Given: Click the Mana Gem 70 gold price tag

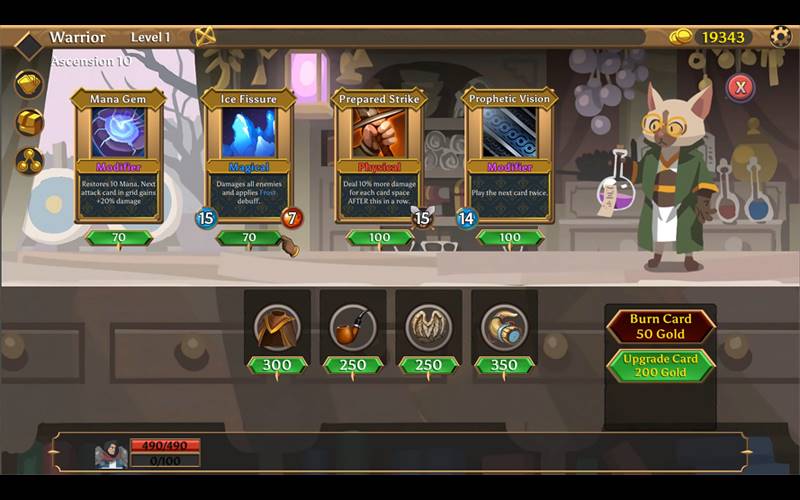Looking at the screenshot, I should point(119,238).
